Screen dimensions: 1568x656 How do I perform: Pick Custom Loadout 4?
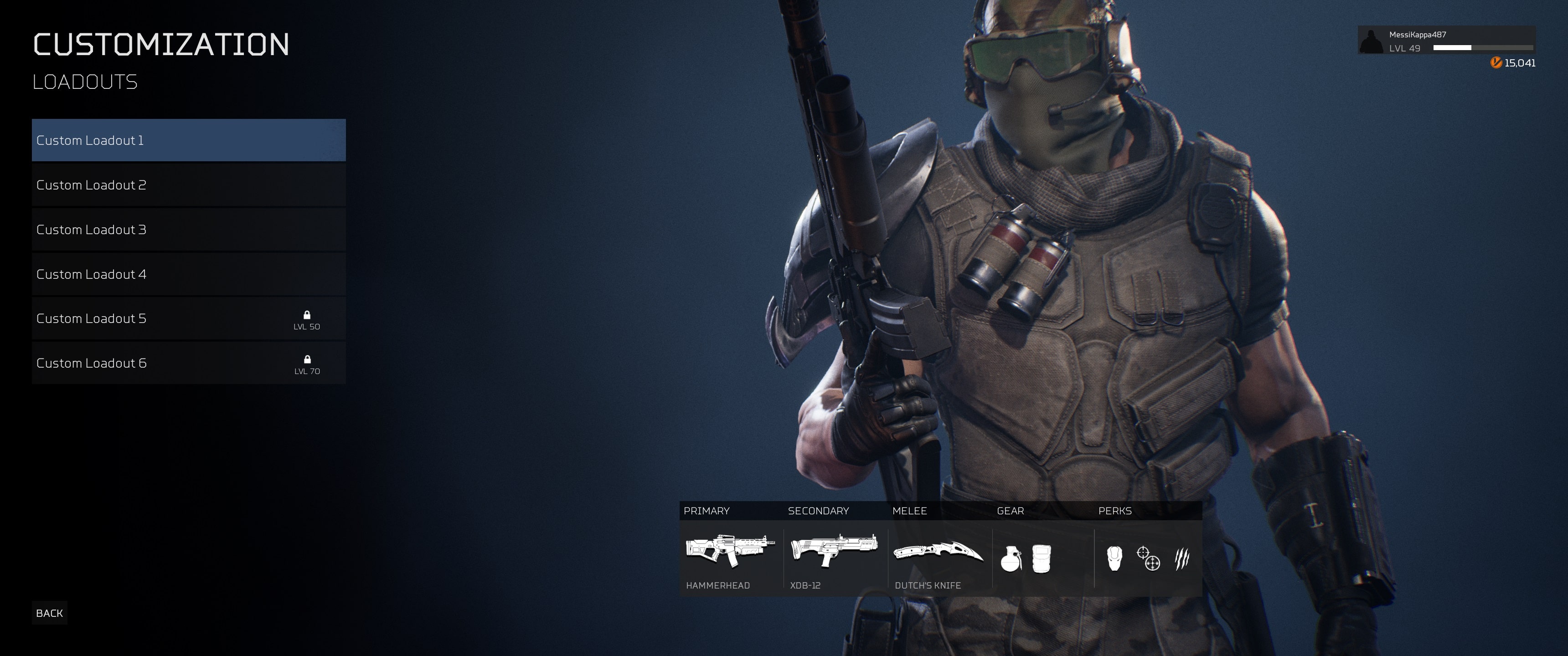pyautogui.click(x=189, y=274)
